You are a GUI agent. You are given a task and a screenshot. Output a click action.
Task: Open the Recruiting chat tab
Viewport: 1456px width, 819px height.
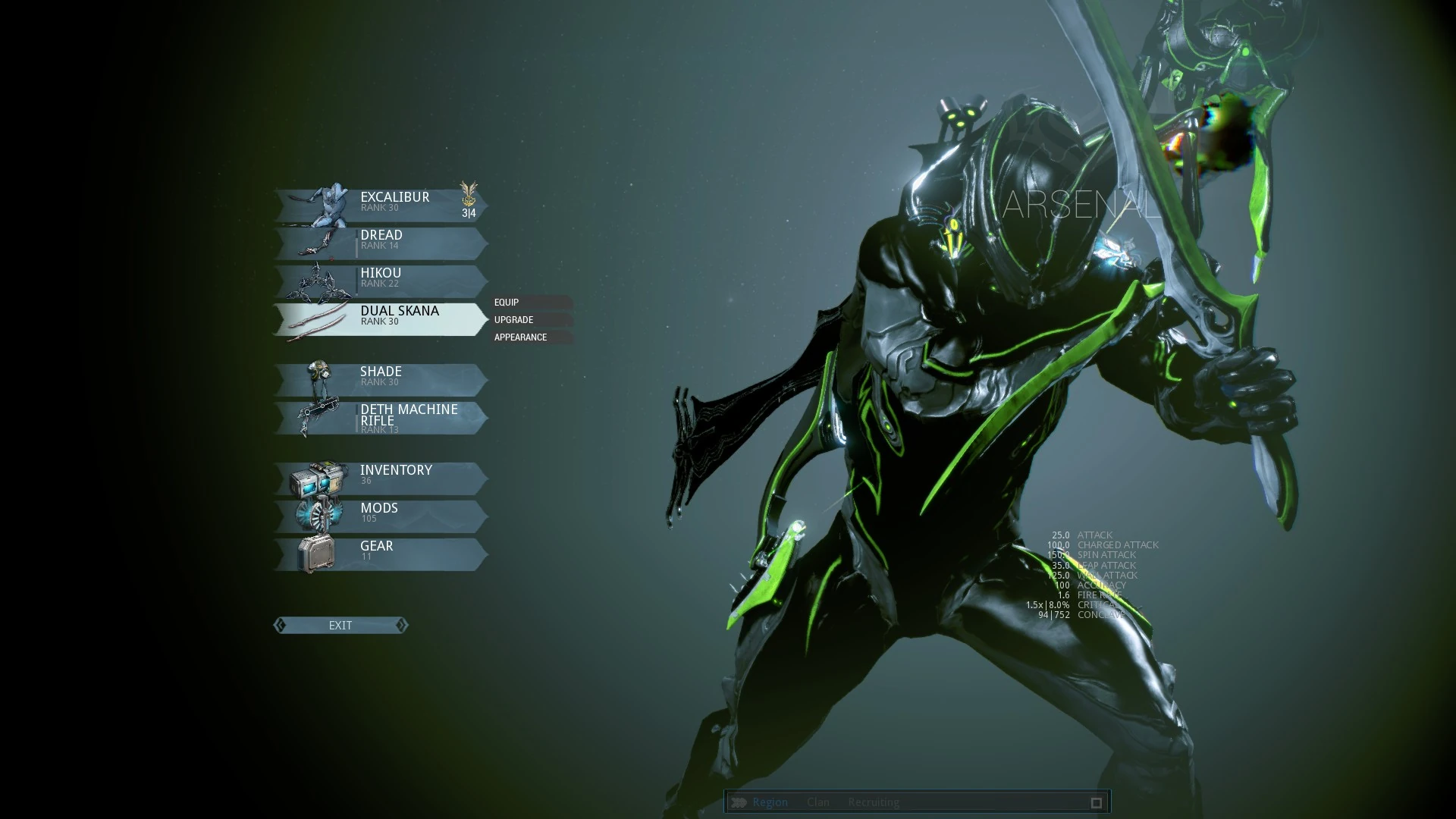[874, 802]
